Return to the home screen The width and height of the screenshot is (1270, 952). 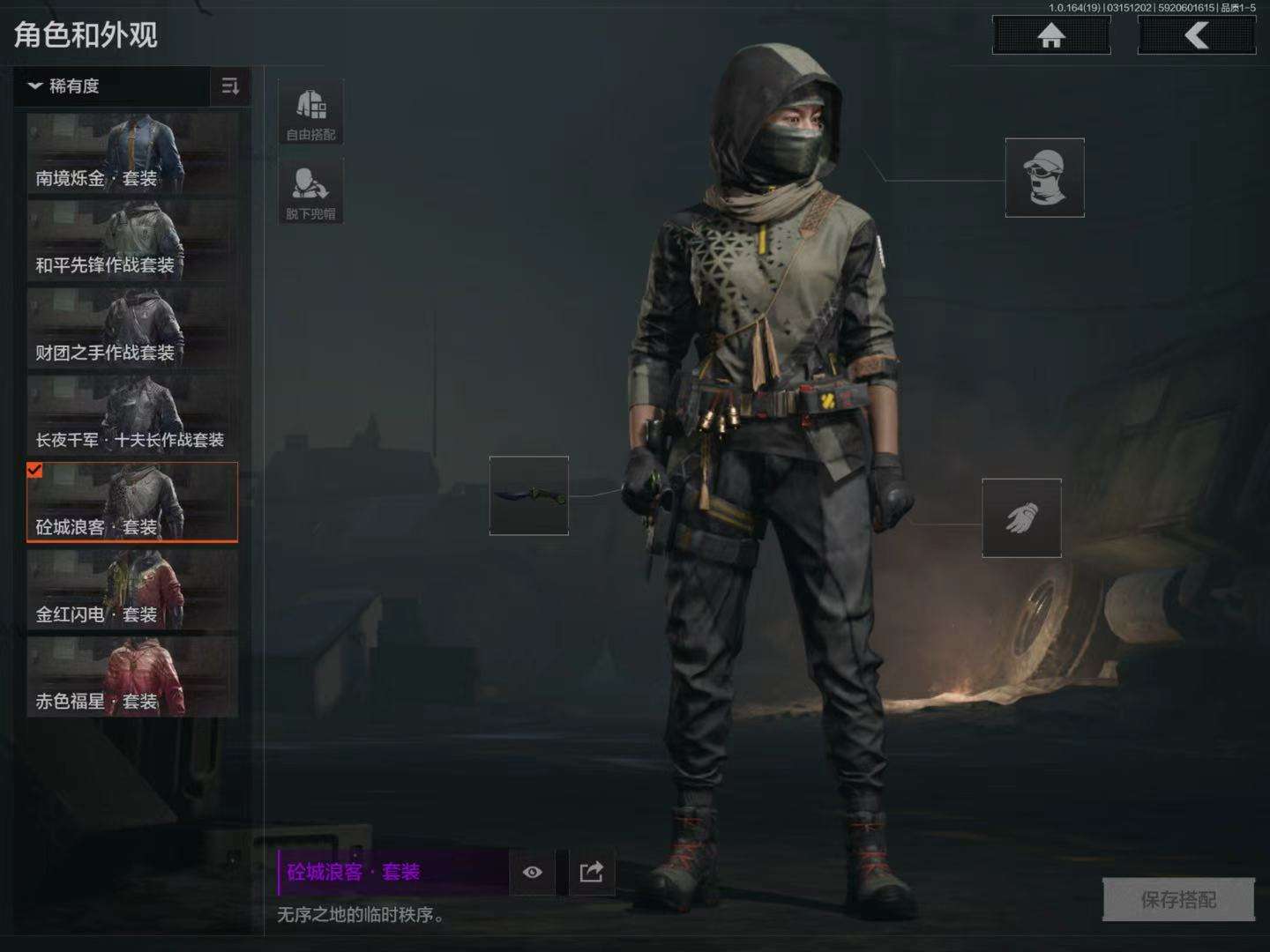1050,36
